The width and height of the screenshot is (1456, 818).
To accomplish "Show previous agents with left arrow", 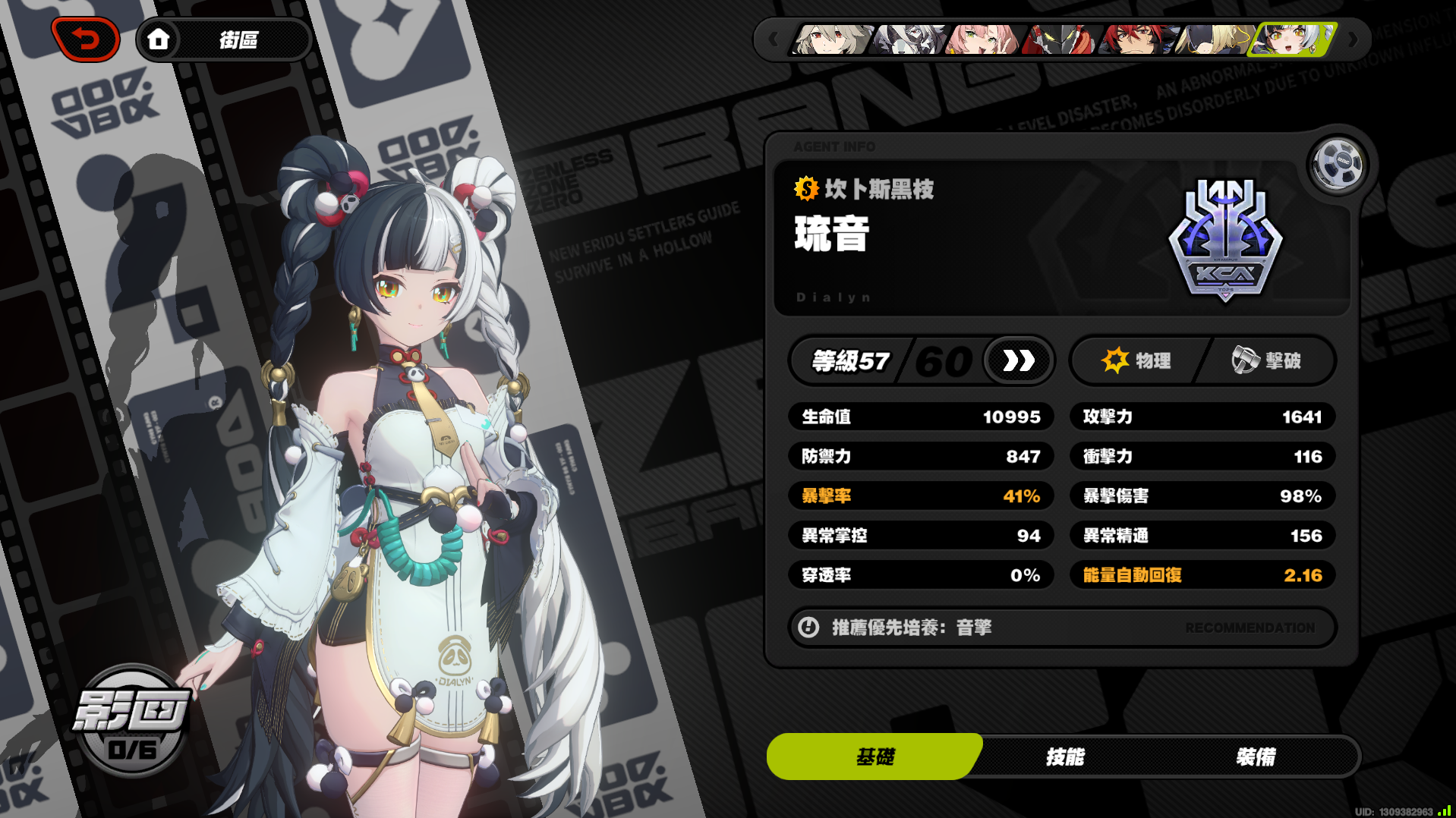I will [x=773, y=39].
